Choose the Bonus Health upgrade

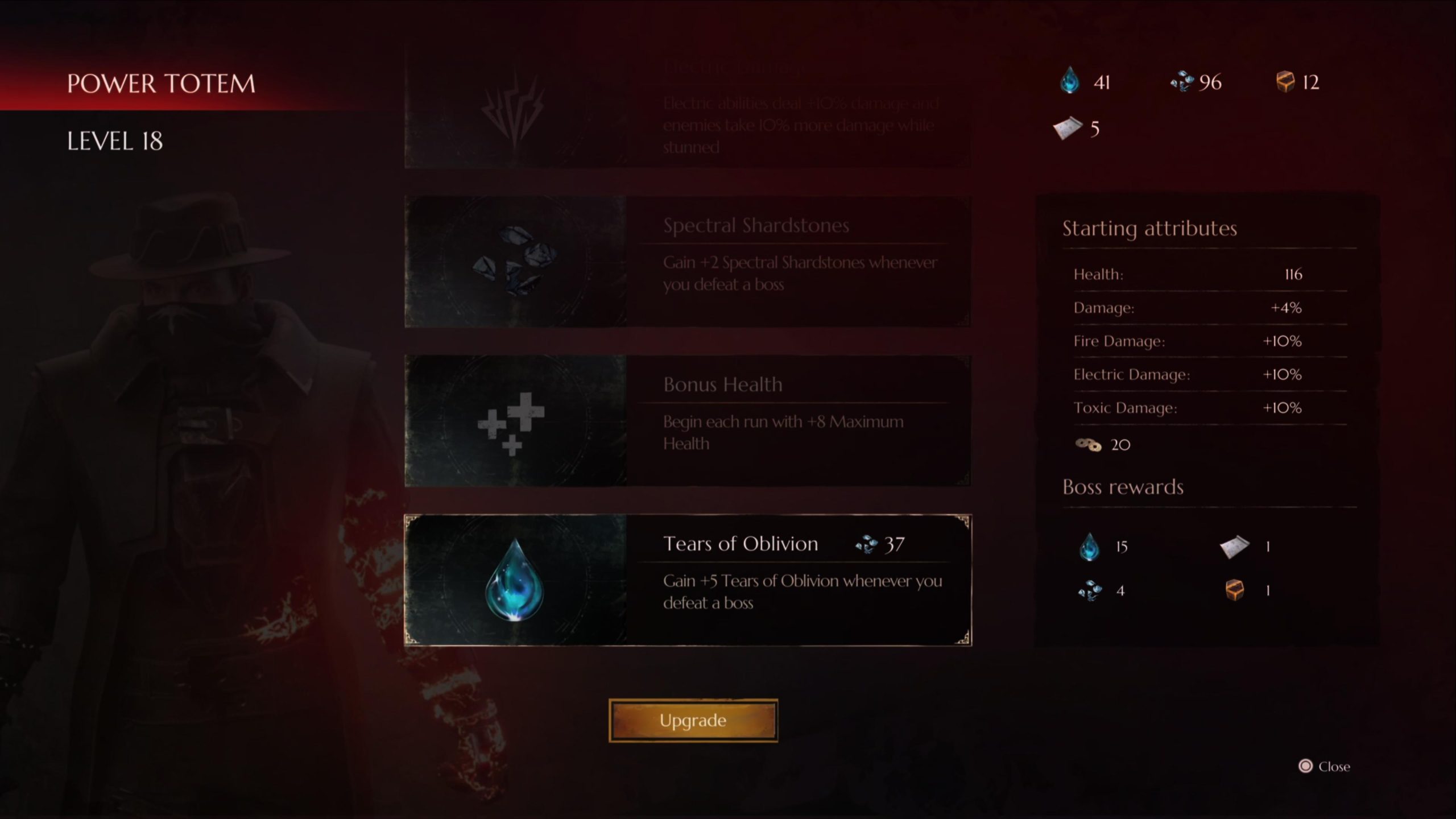pyautogui.click(x=687, y=421)
